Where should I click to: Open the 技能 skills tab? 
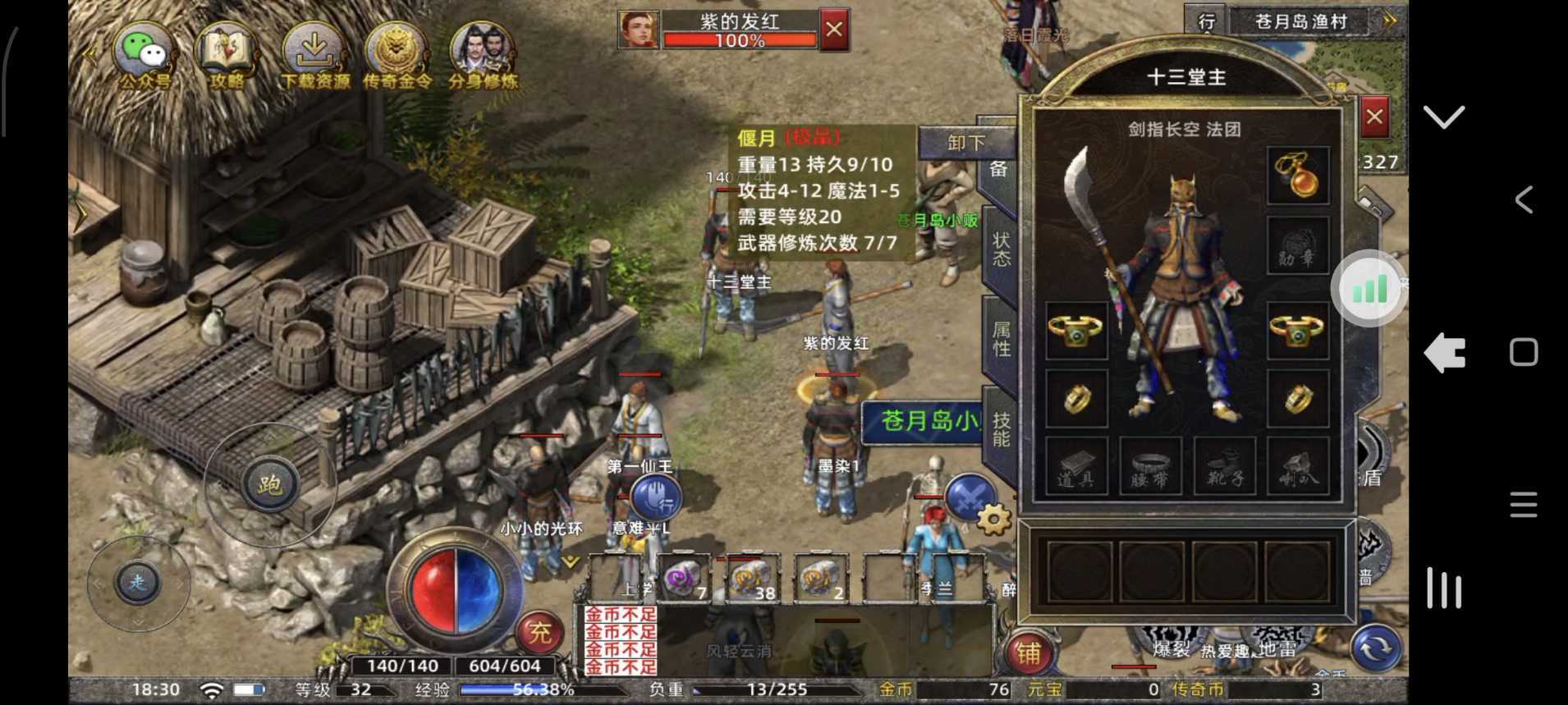coord(1000,430)
